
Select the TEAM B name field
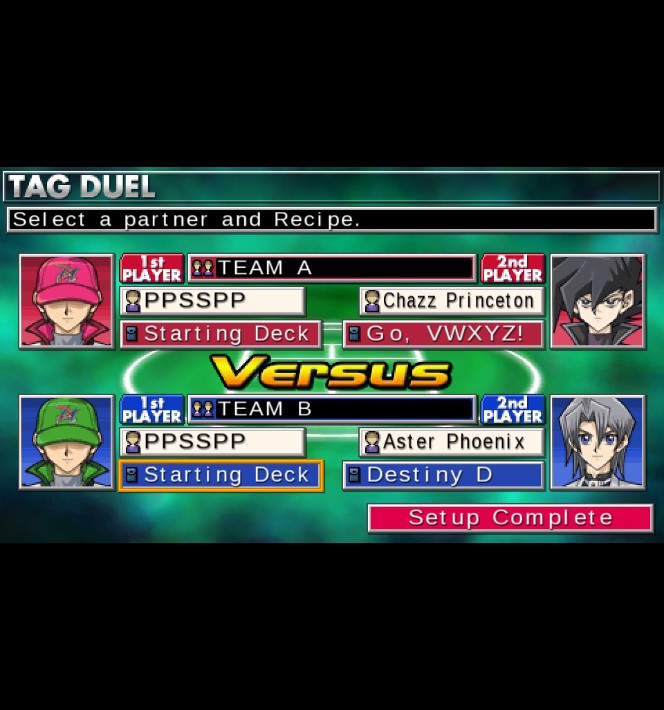tap(331, 409)
